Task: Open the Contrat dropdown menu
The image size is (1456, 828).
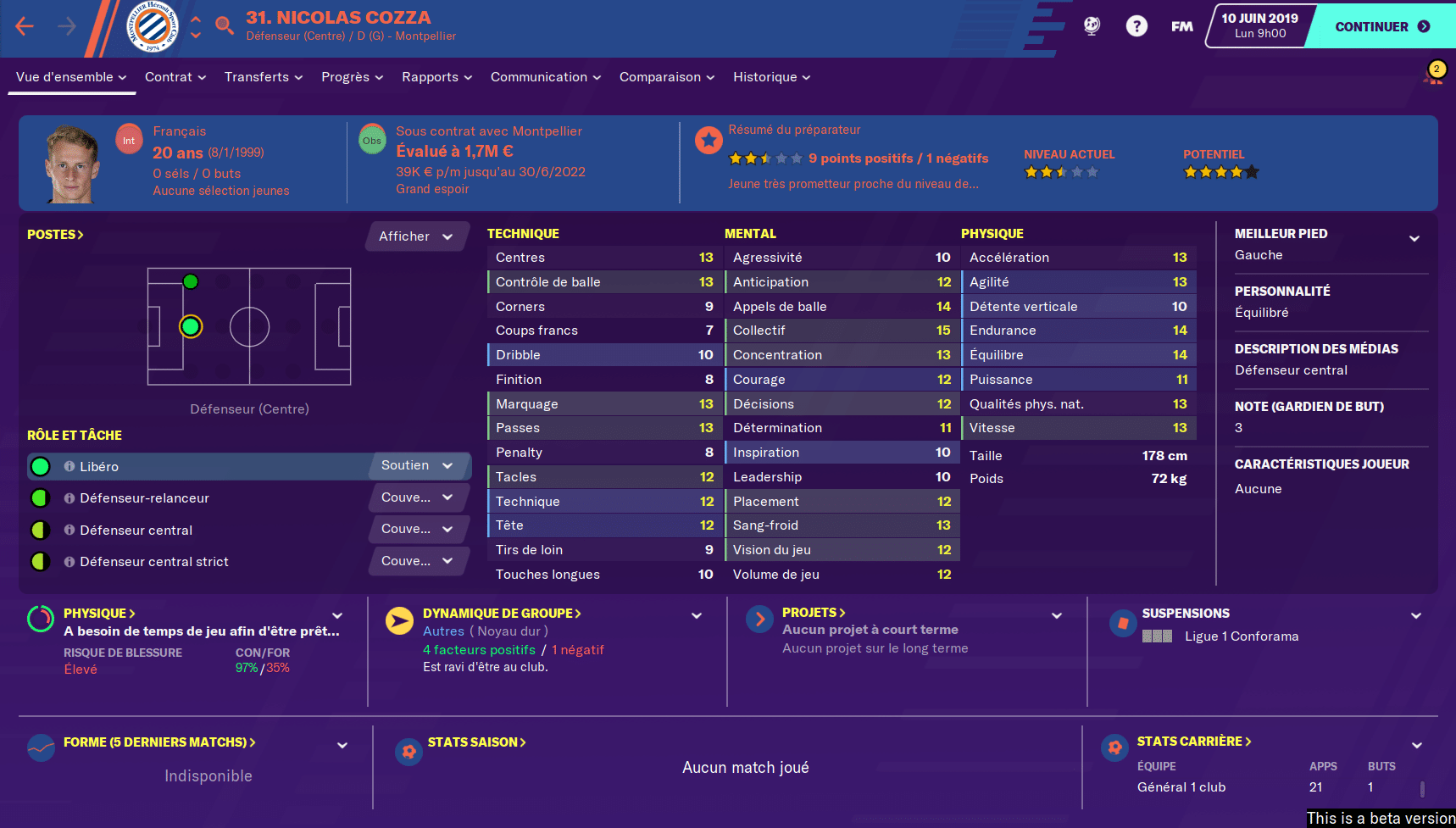Action: coord(175,77)
